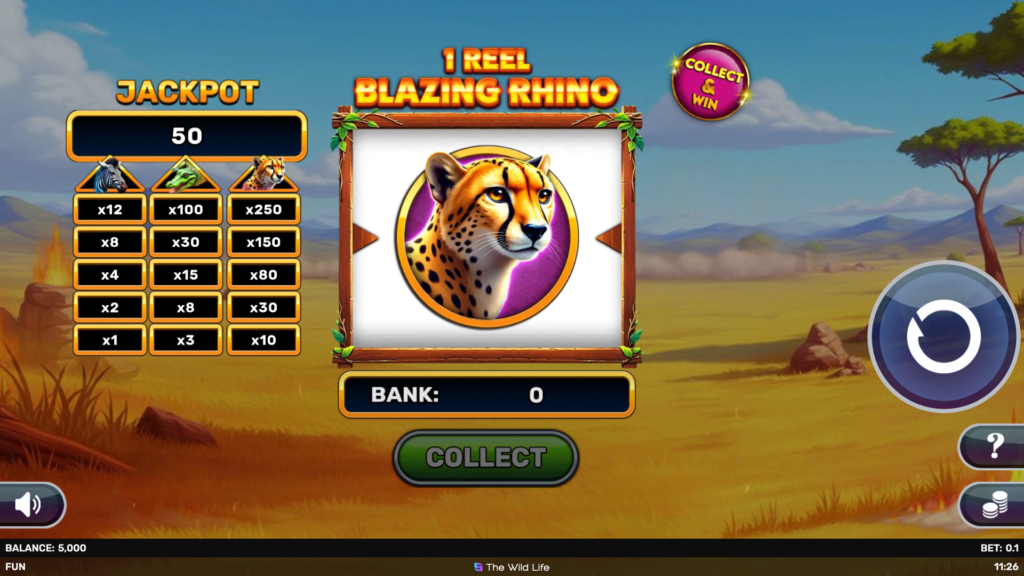Open the coin stack bet settings
1024x576 pixels.
tap(993, 506)
